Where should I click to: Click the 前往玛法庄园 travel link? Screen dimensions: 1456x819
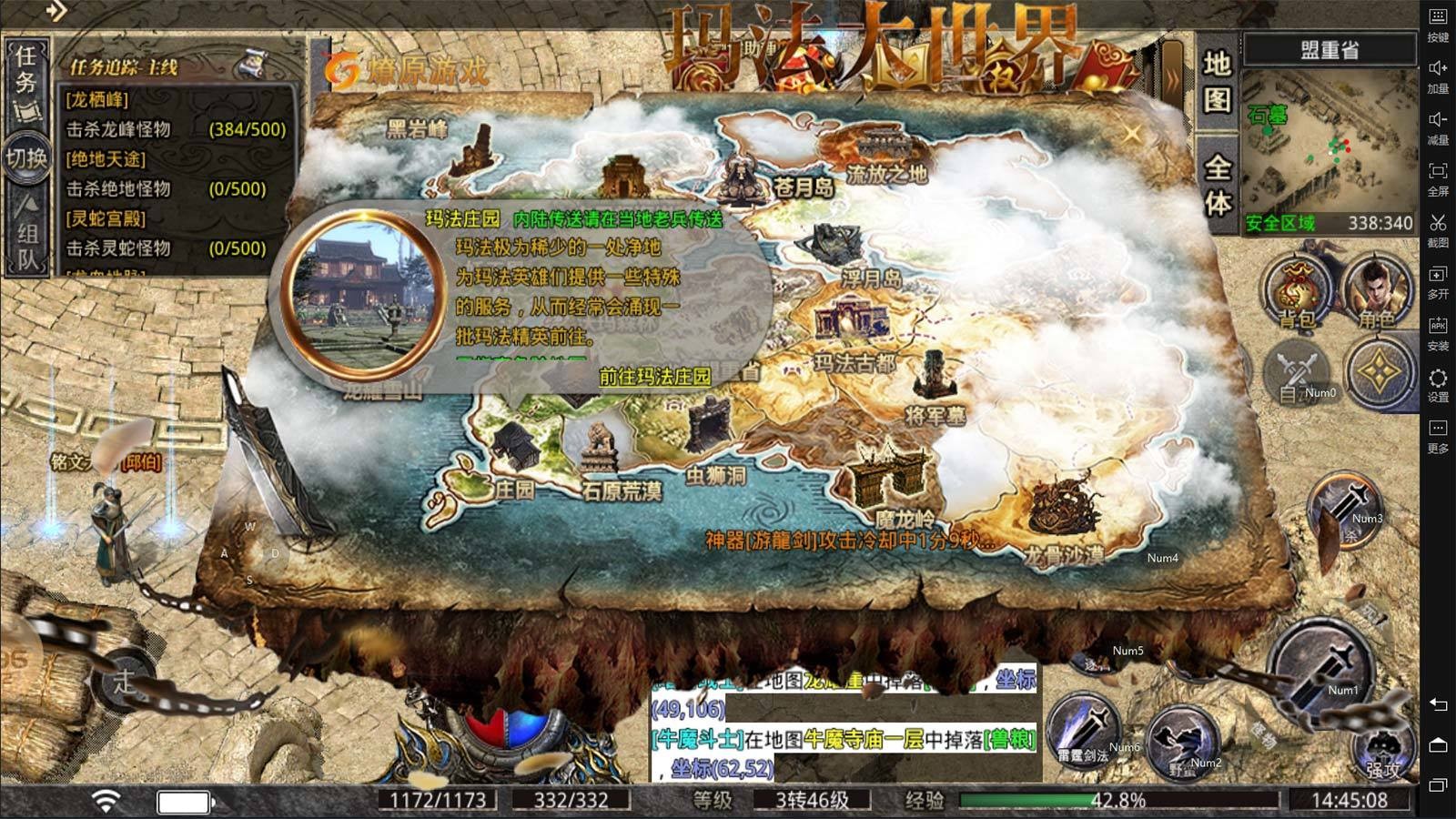click(654, 376)
